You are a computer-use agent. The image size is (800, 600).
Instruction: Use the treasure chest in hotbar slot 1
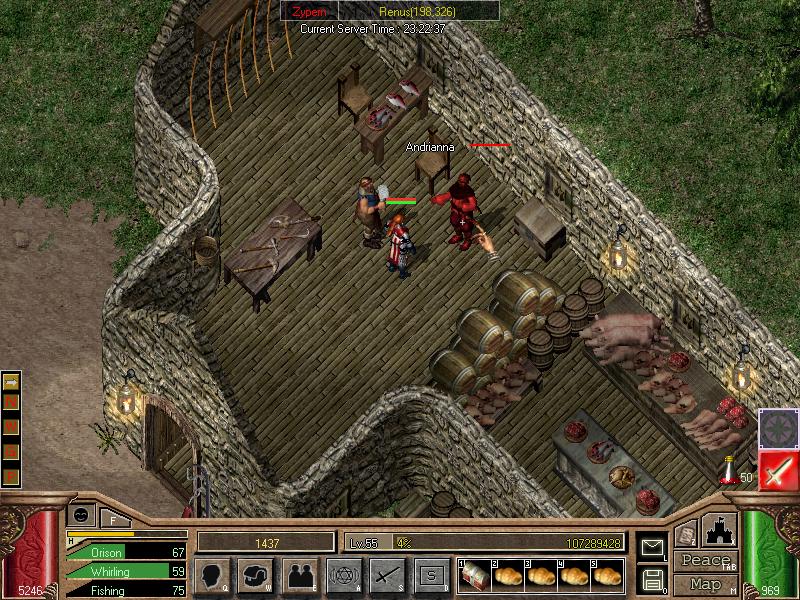tap(473, 575)
